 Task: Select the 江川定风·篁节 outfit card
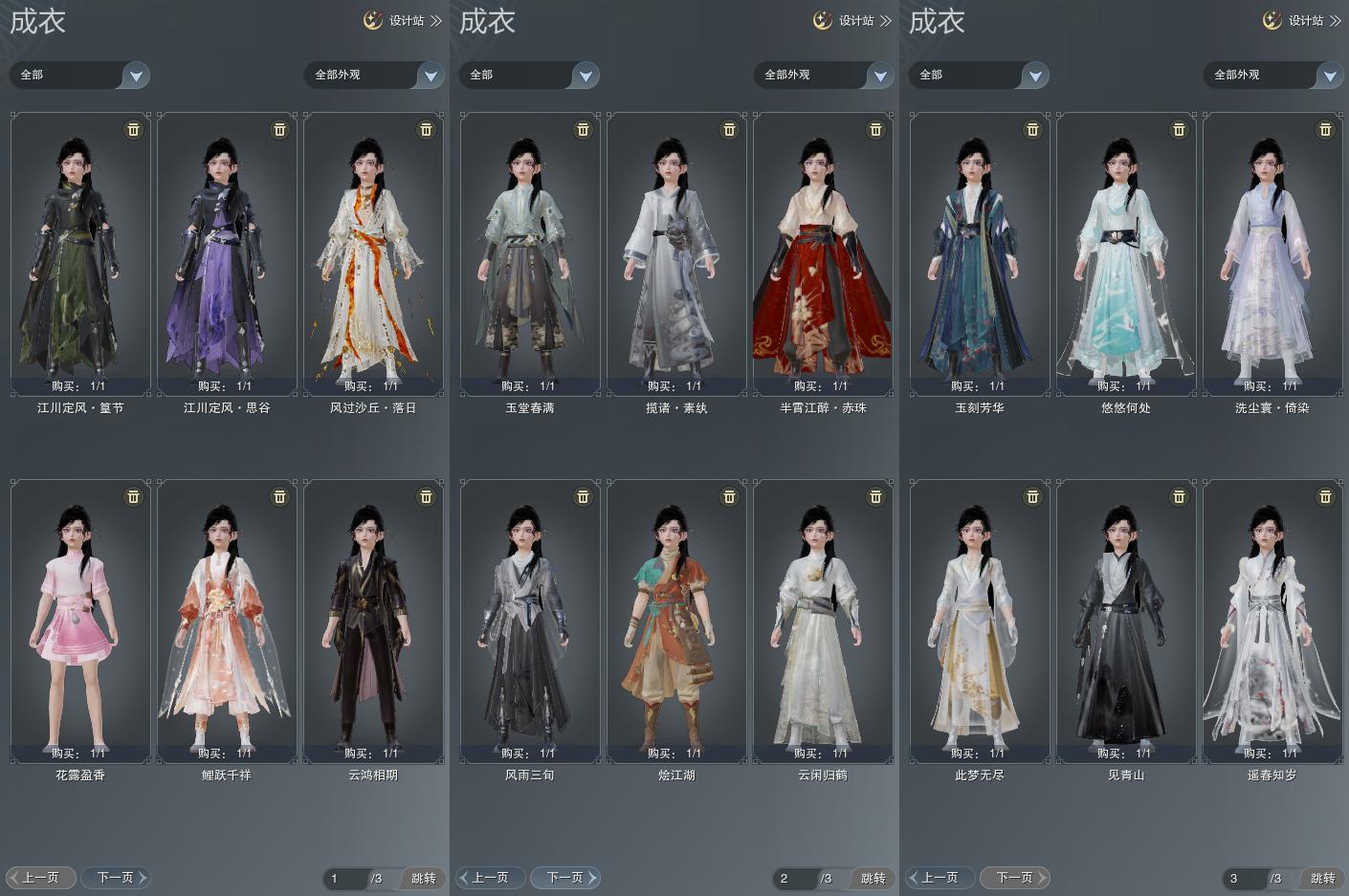(80, 253)
